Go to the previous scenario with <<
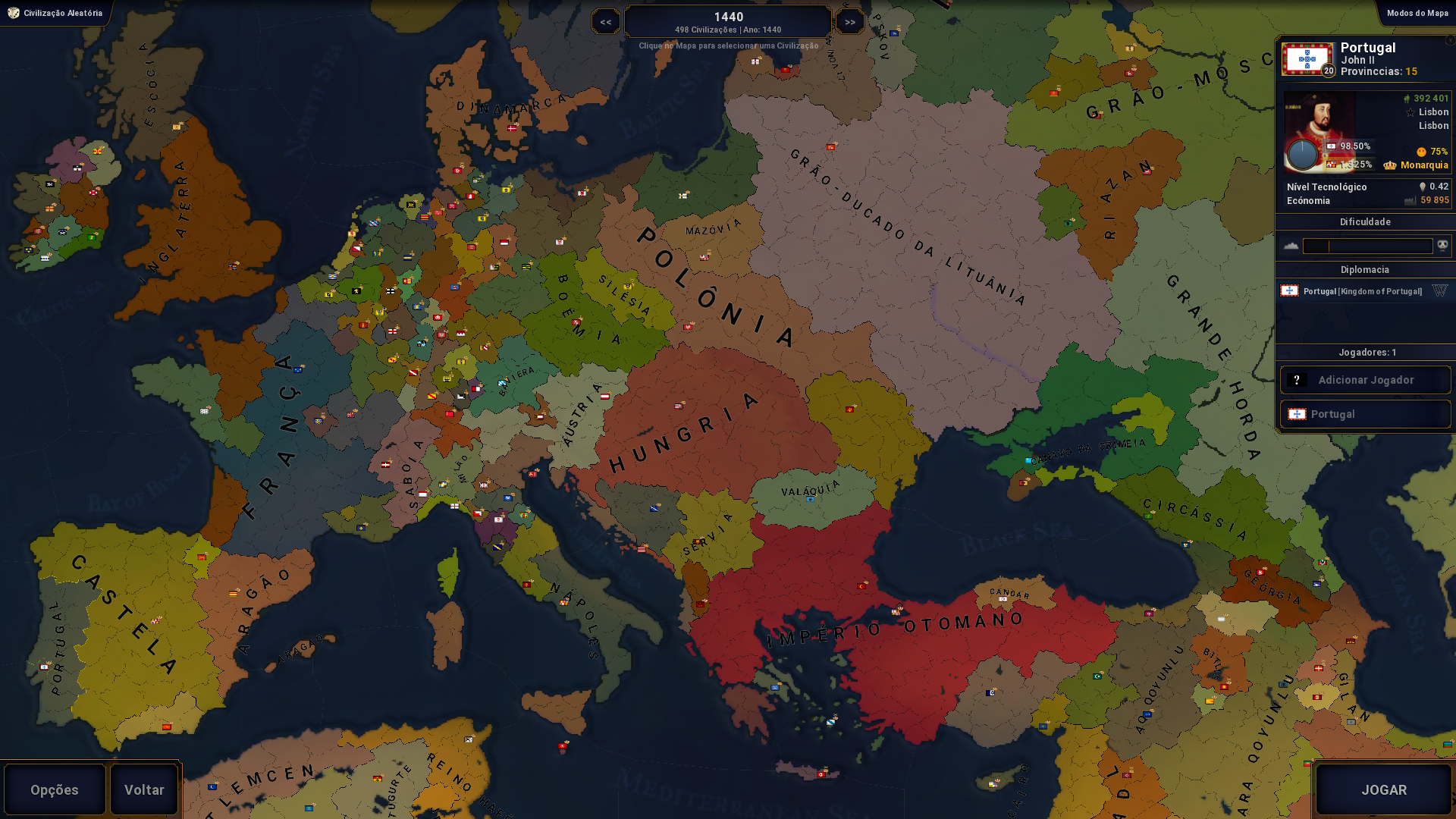The width and height of the screenshot is (1456, 819). (x=605, y=20)
